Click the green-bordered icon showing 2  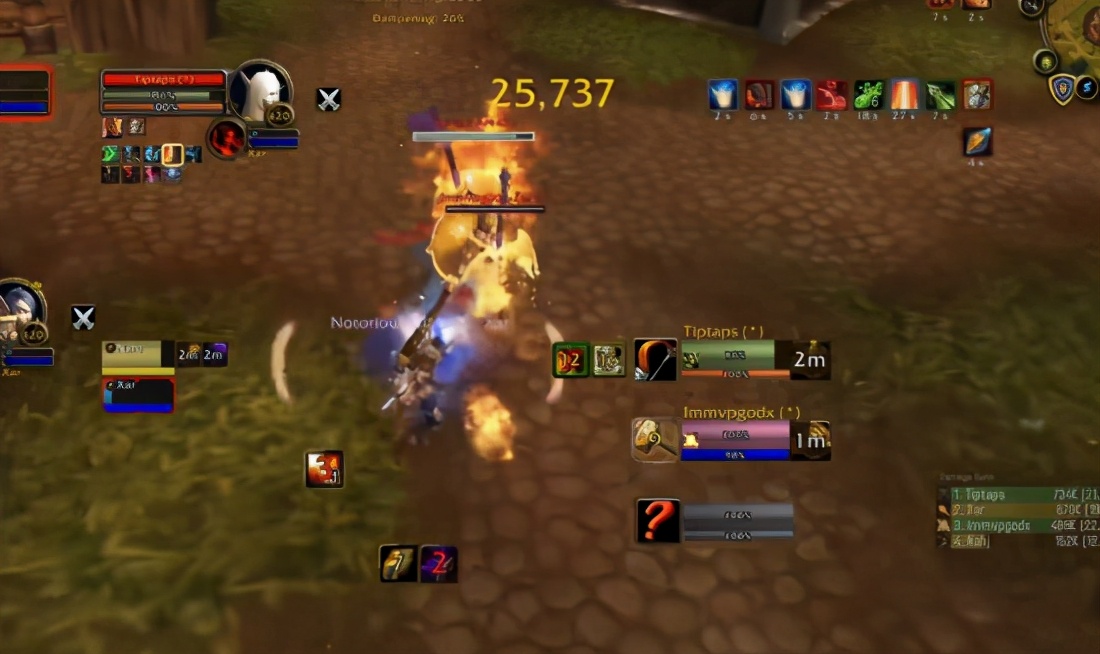[x=571, y=360]
